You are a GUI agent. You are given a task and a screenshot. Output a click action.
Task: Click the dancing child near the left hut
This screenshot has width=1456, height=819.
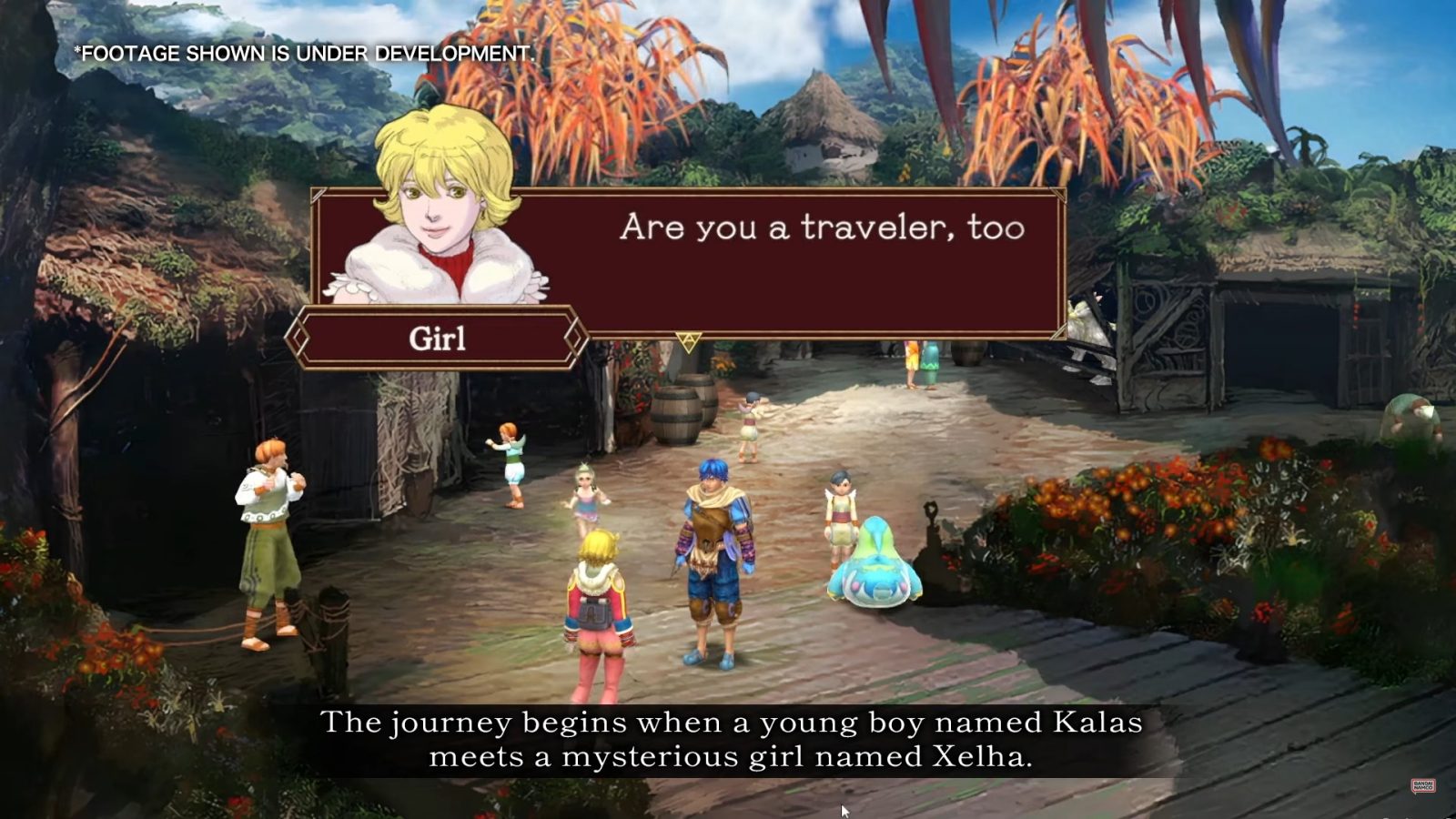click(x=514, y=464)
